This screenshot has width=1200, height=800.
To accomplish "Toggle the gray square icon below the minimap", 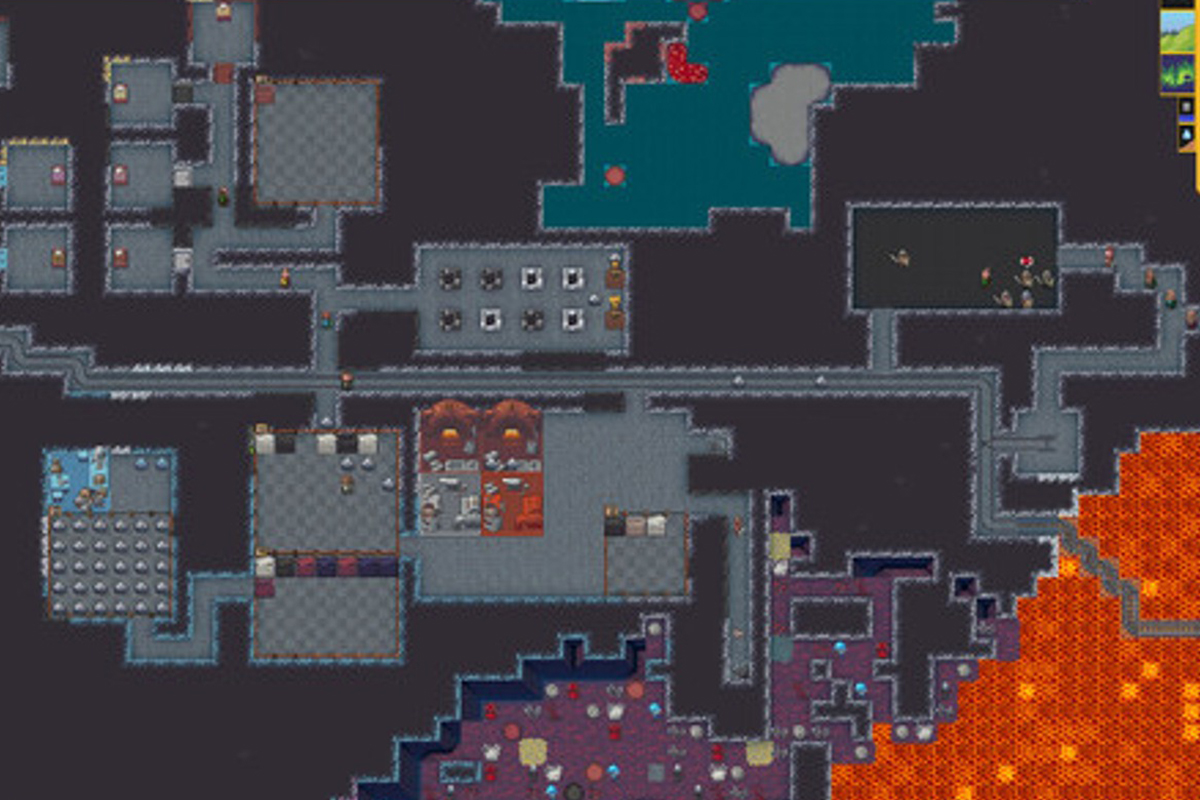I will point(1187,107).
